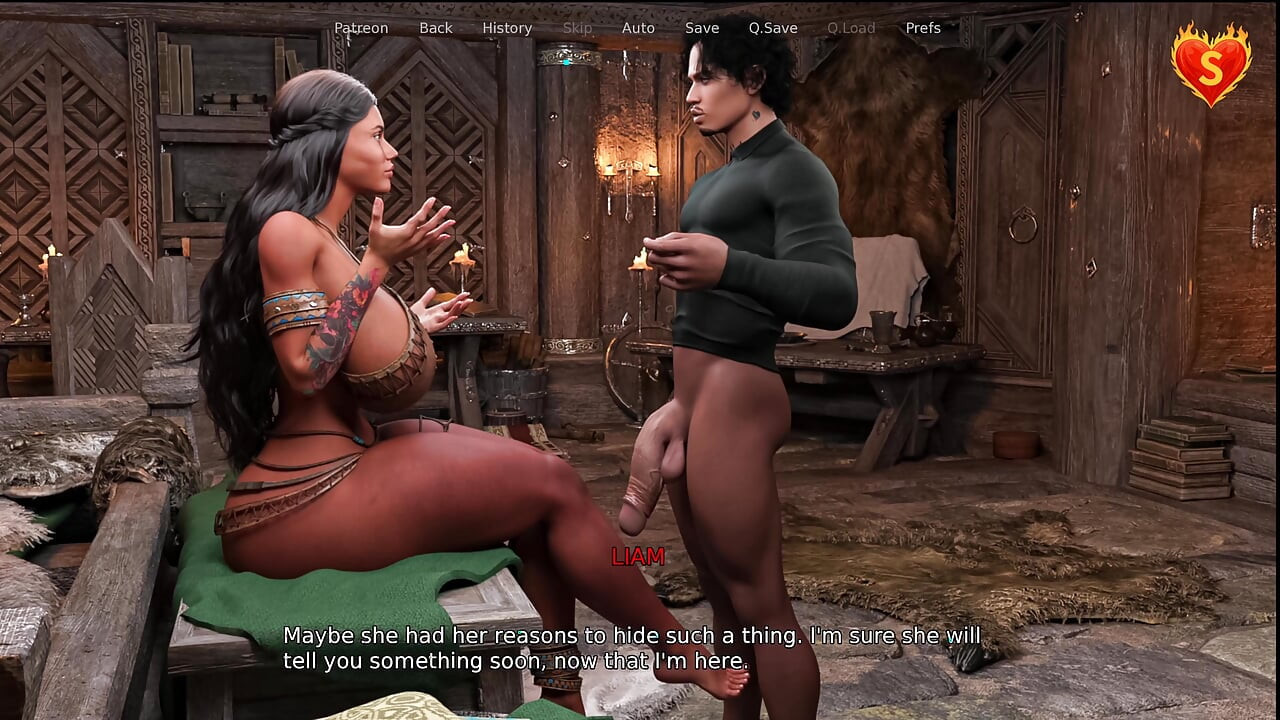The height and width of the screenshot is (720, 1280).
Task: Select Save from the quick menu bar
Action: click(702, 27)
